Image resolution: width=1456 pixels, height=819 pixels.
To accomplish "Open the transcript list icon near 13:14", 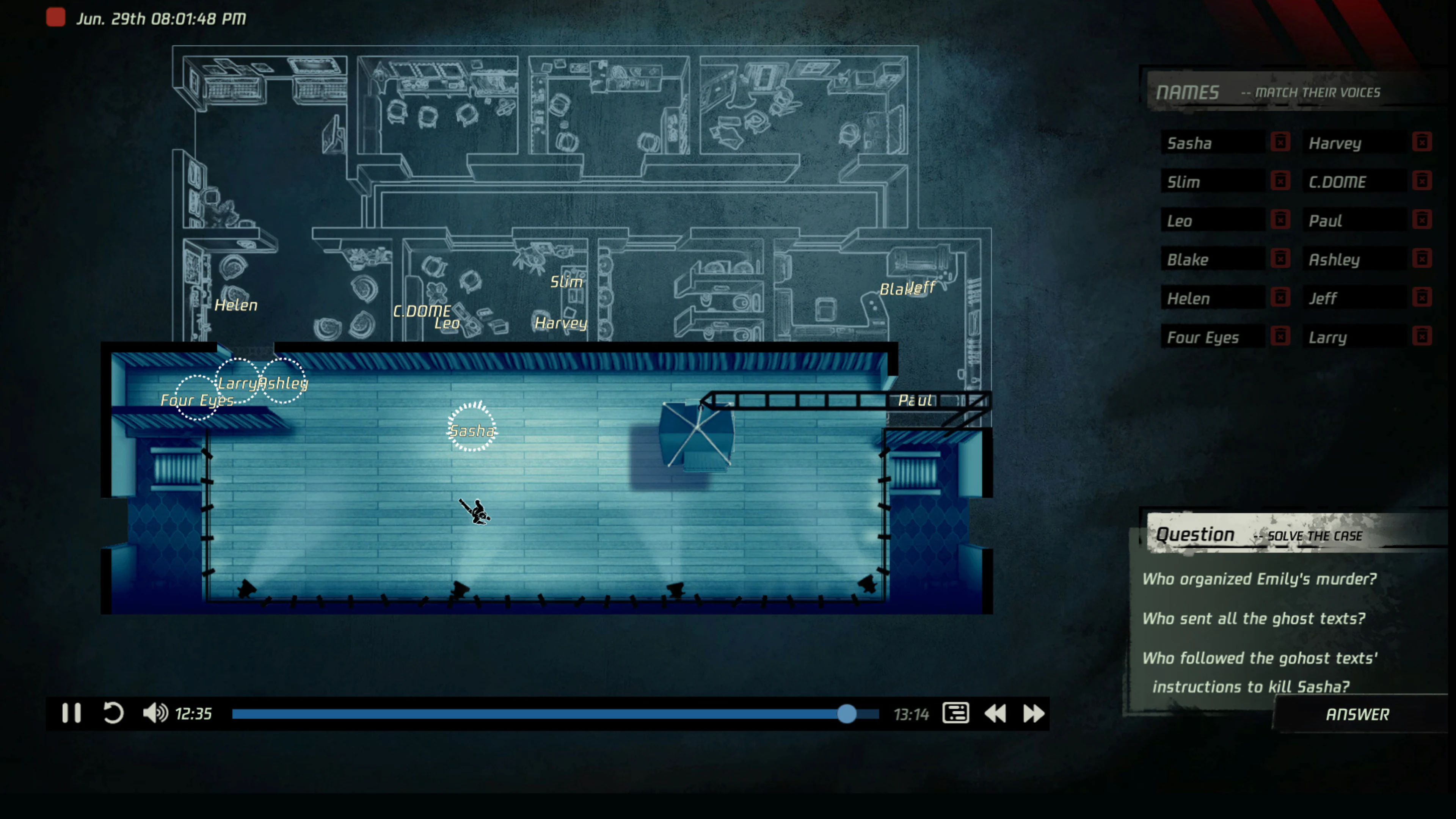I will (956, 714).
